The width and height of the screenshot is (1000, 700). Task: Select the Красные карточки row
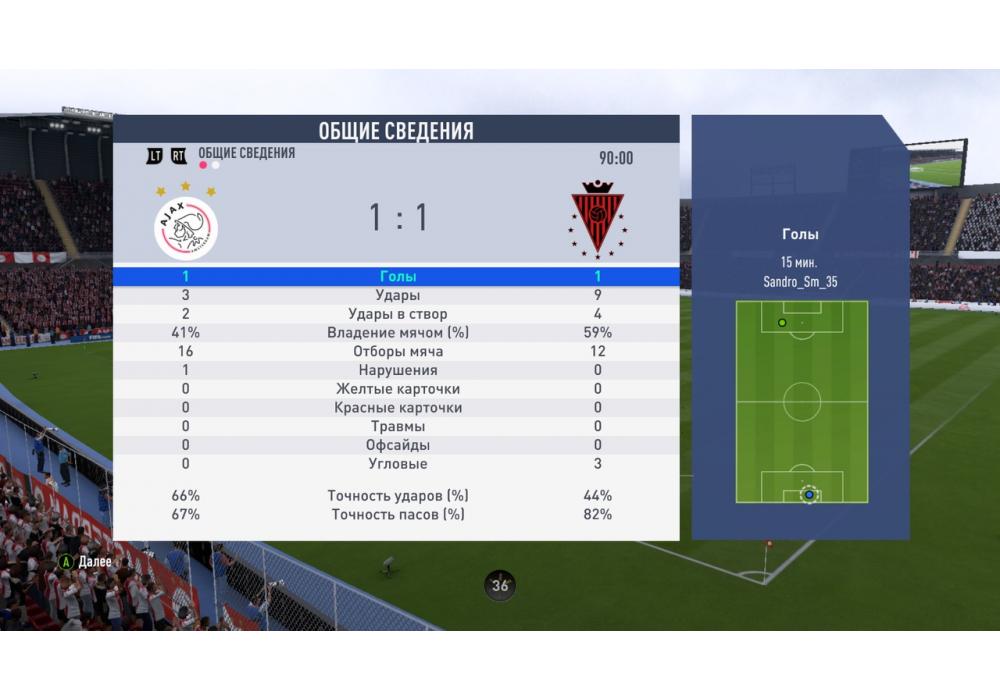(x=398, y=407)
